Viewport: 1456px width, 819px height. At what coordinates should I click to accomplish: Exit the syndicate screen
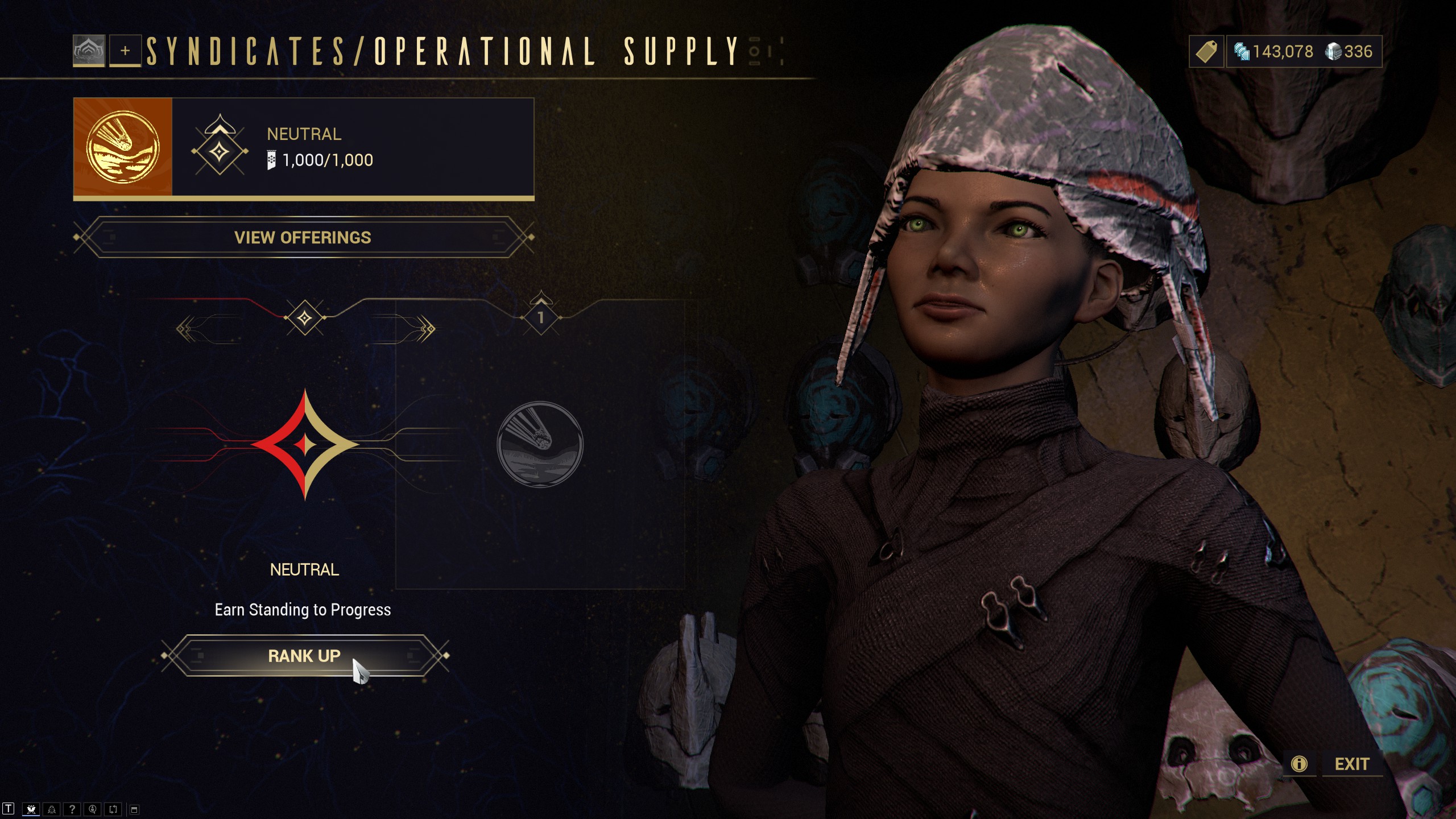coord(1352,764)
